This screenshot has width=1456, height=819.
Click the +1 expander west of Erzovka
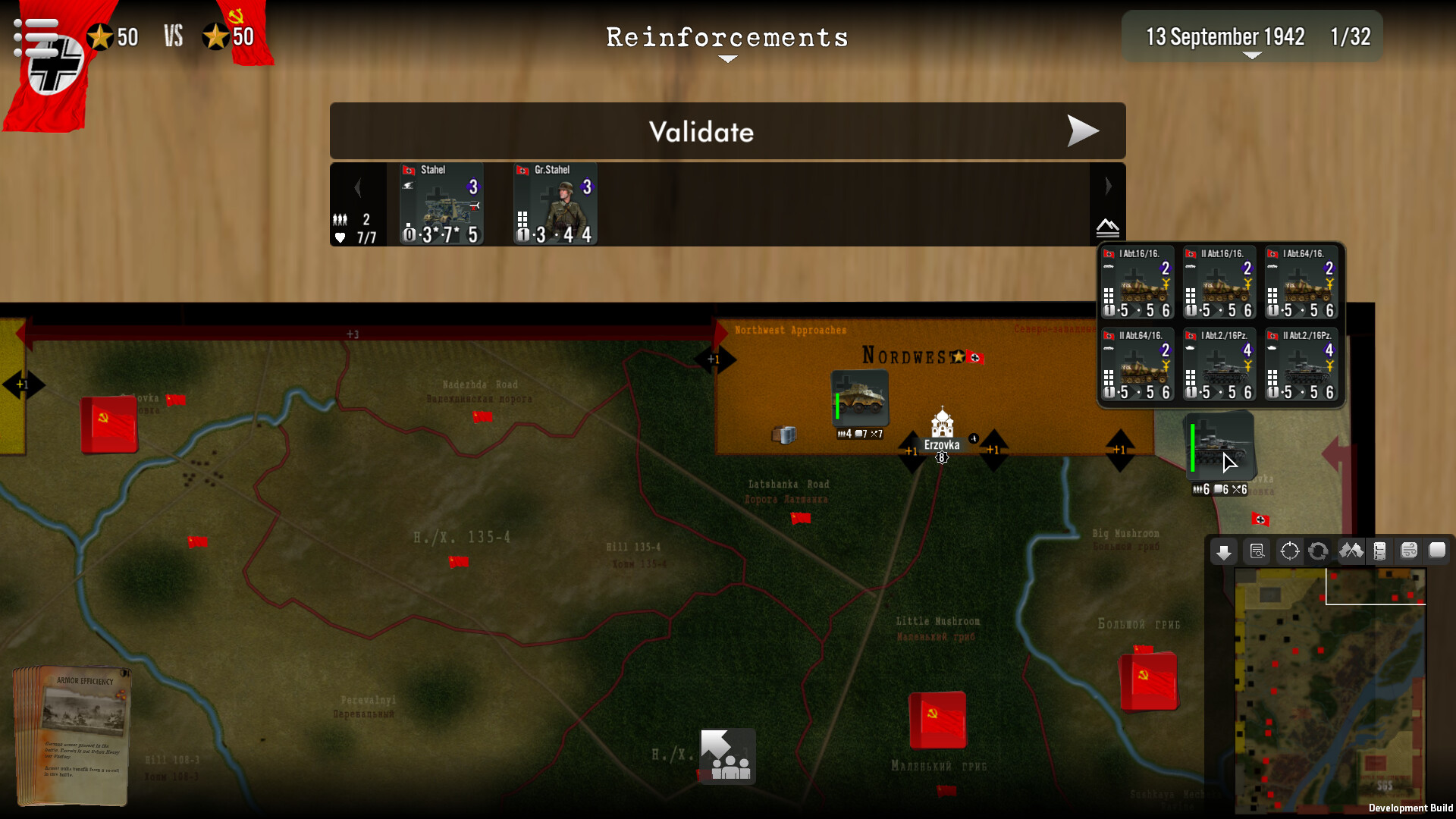click(x=911, y=449)
